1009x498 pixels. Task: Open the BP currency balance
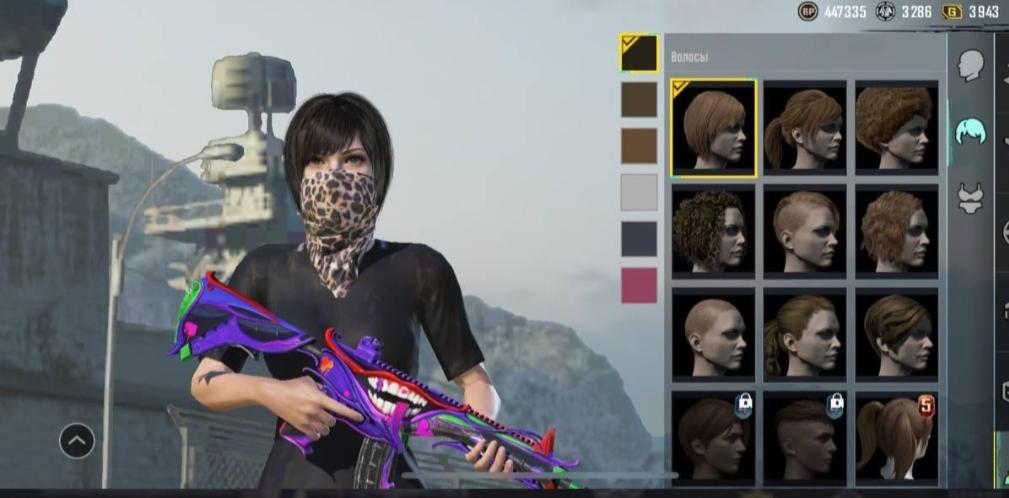coord(833,12)
